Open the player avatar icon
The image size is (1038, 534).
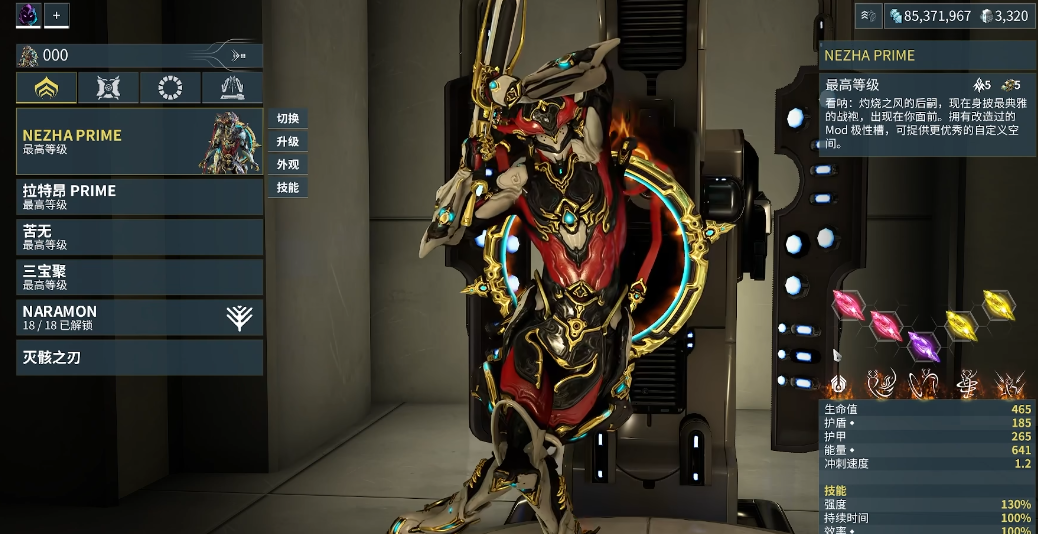coord(28,15)
